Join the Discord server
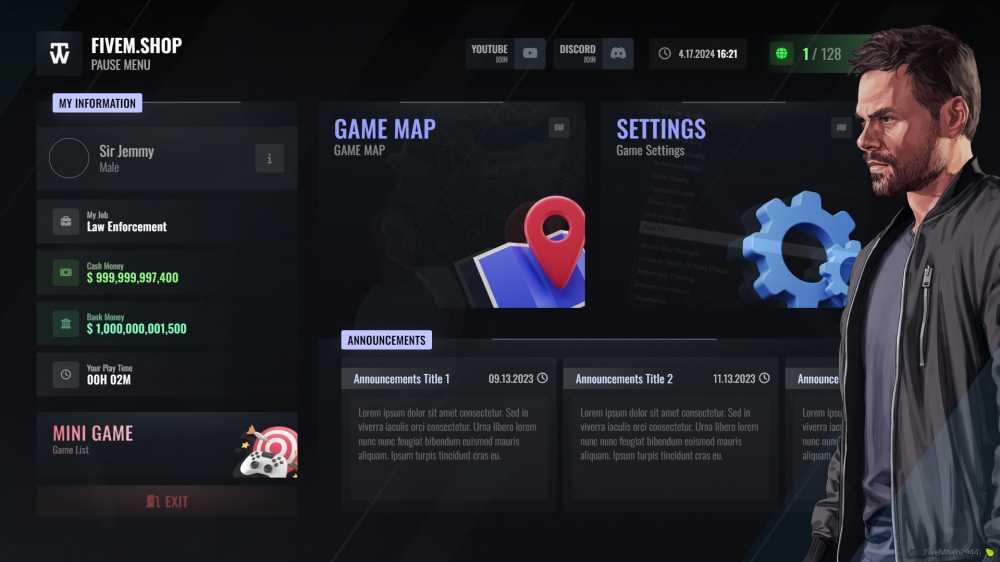This screenshot has width=1000, height=562. click(594, 53)
